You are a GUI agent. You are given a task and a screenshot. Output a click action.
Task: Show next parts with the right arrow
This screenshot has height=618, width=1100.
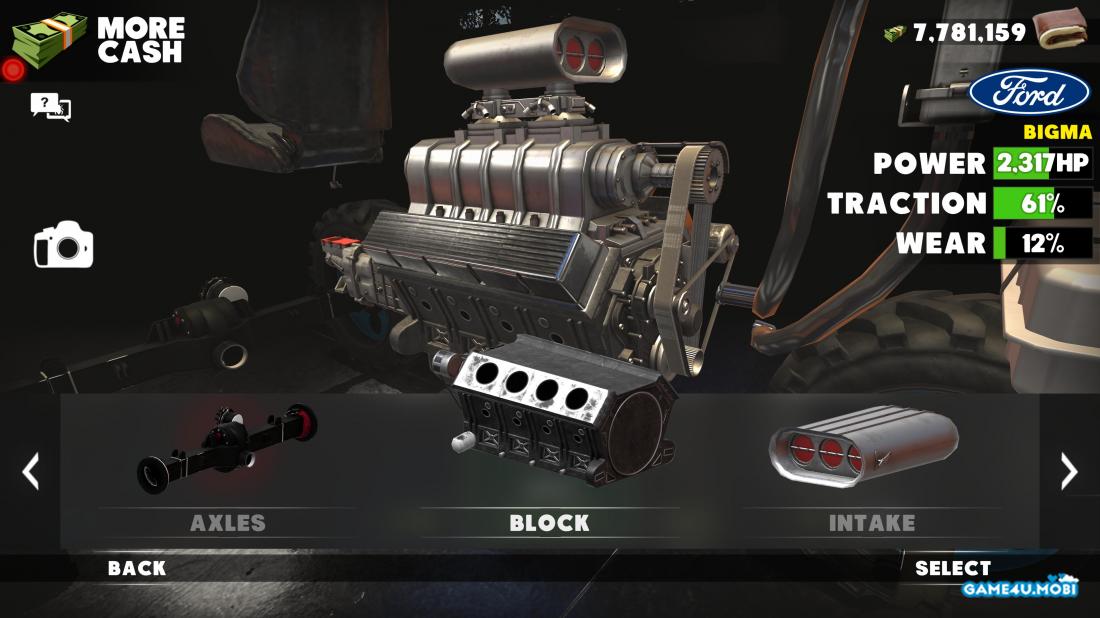coord(1068,471)
